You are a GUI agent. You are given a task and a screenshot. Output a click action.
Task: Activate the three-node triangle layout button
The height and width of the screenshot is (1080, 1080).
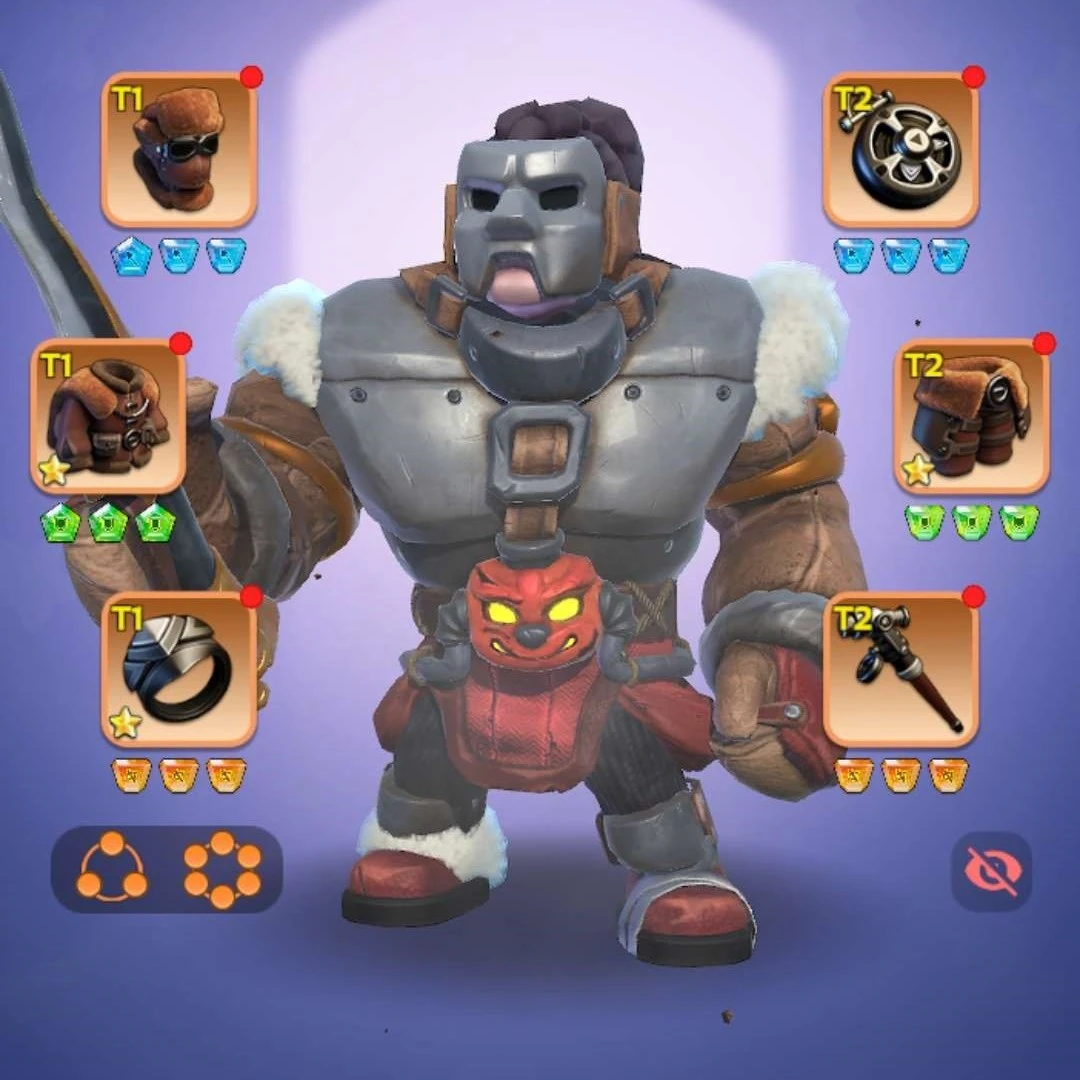pyautogui.click(x=111, y=869)
